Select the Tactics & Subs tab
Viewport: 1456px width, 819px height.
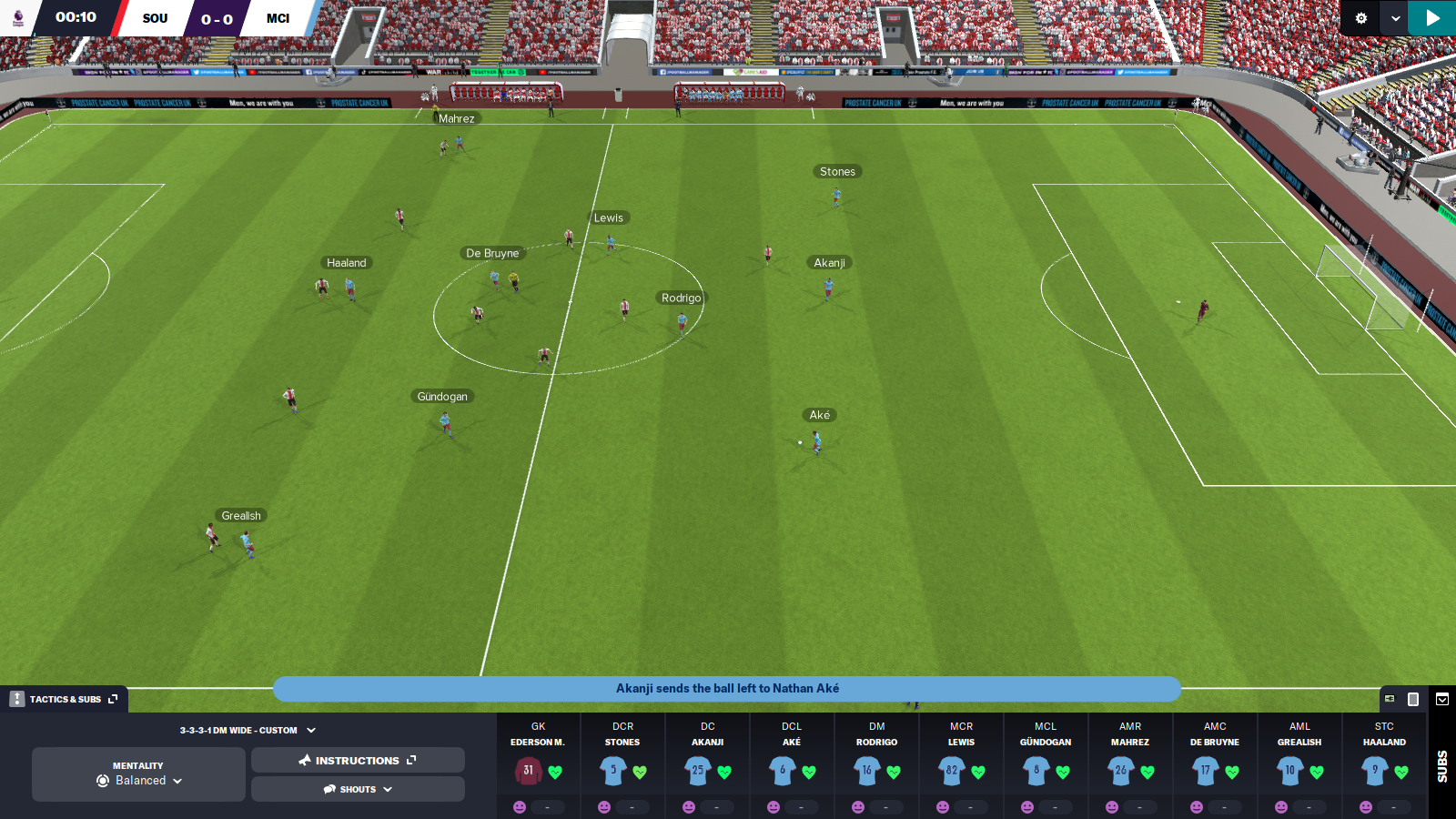[64, 699]
